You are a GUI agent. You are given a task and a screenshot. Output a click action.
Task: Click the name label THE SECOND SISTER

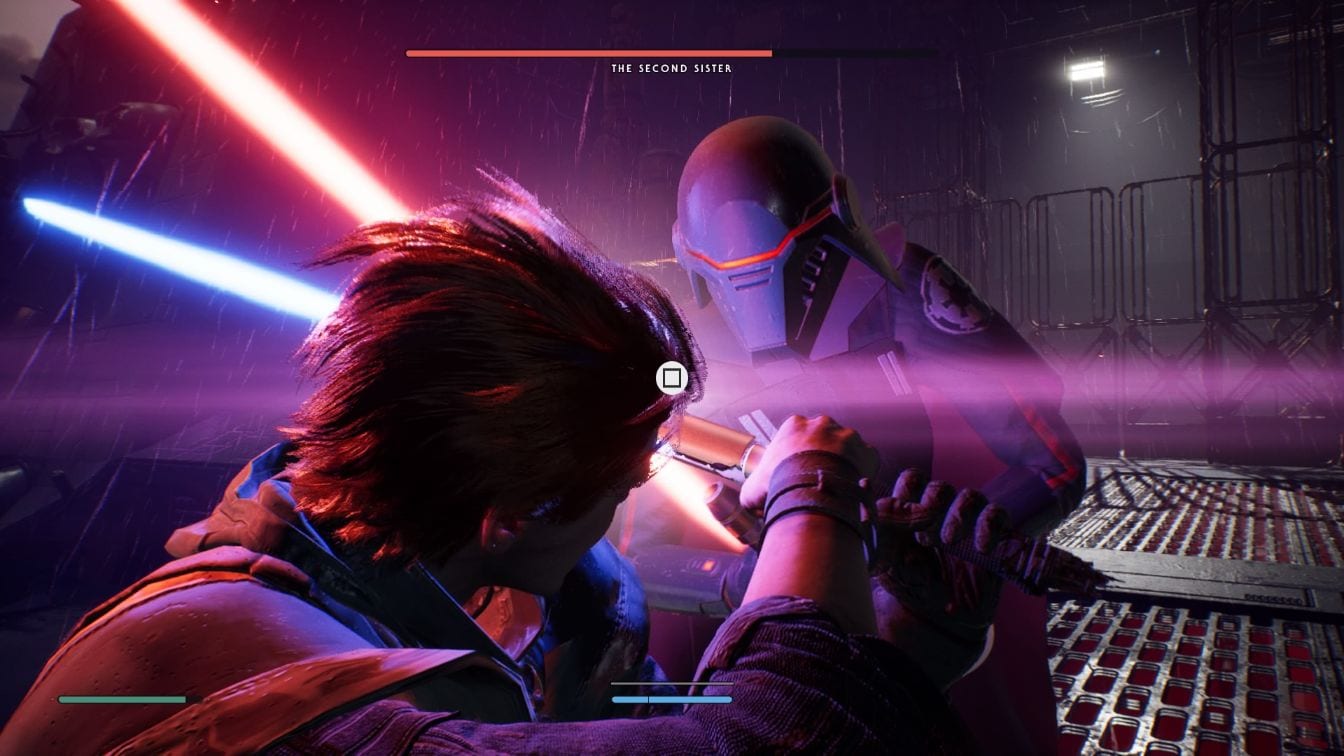tap(670, 68)
